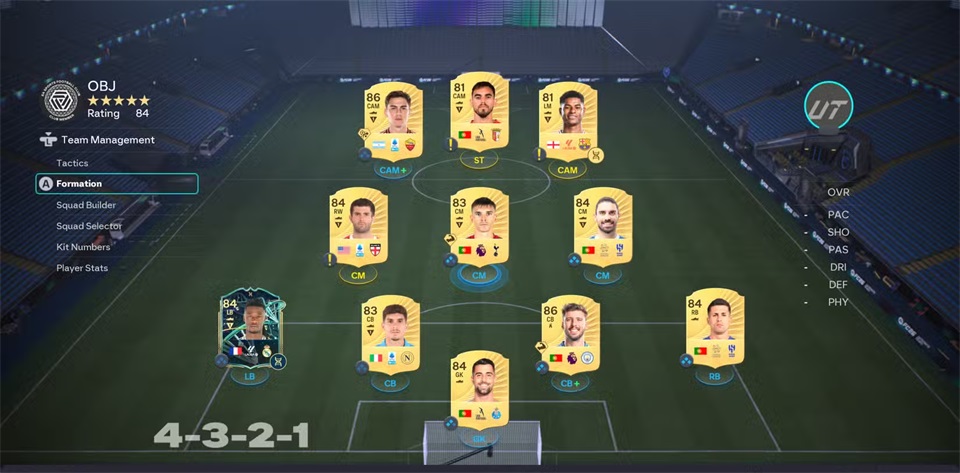
Task: Select the 86-rated CAM player card
Action: 392,123
